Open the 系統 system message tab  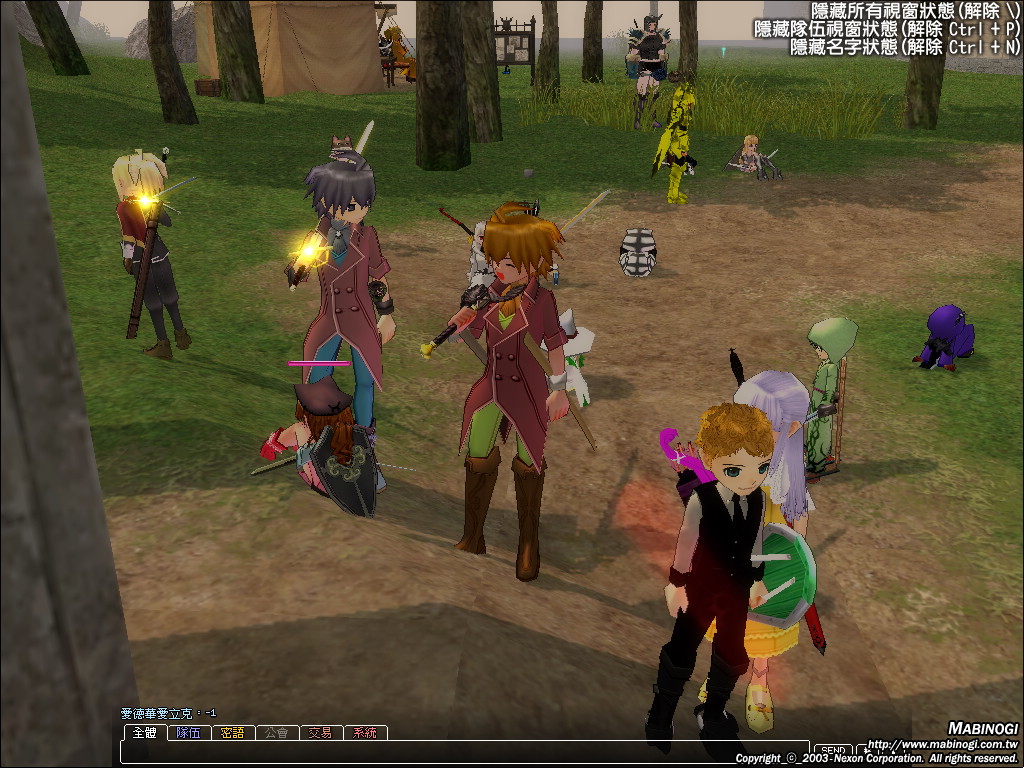click(x=365, y=733)
